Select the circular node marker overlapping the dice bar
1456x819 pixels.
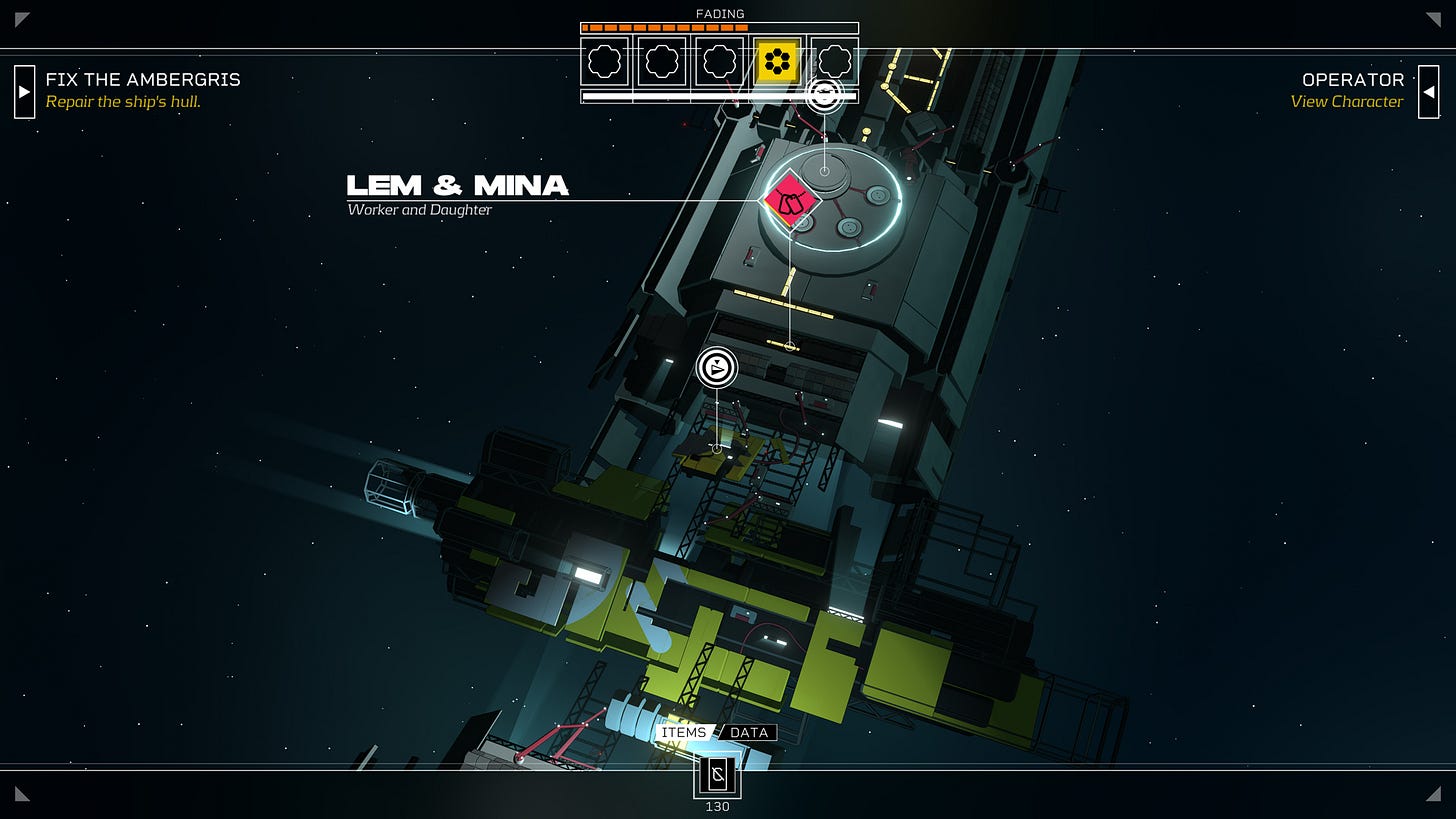tap(824, 95)
